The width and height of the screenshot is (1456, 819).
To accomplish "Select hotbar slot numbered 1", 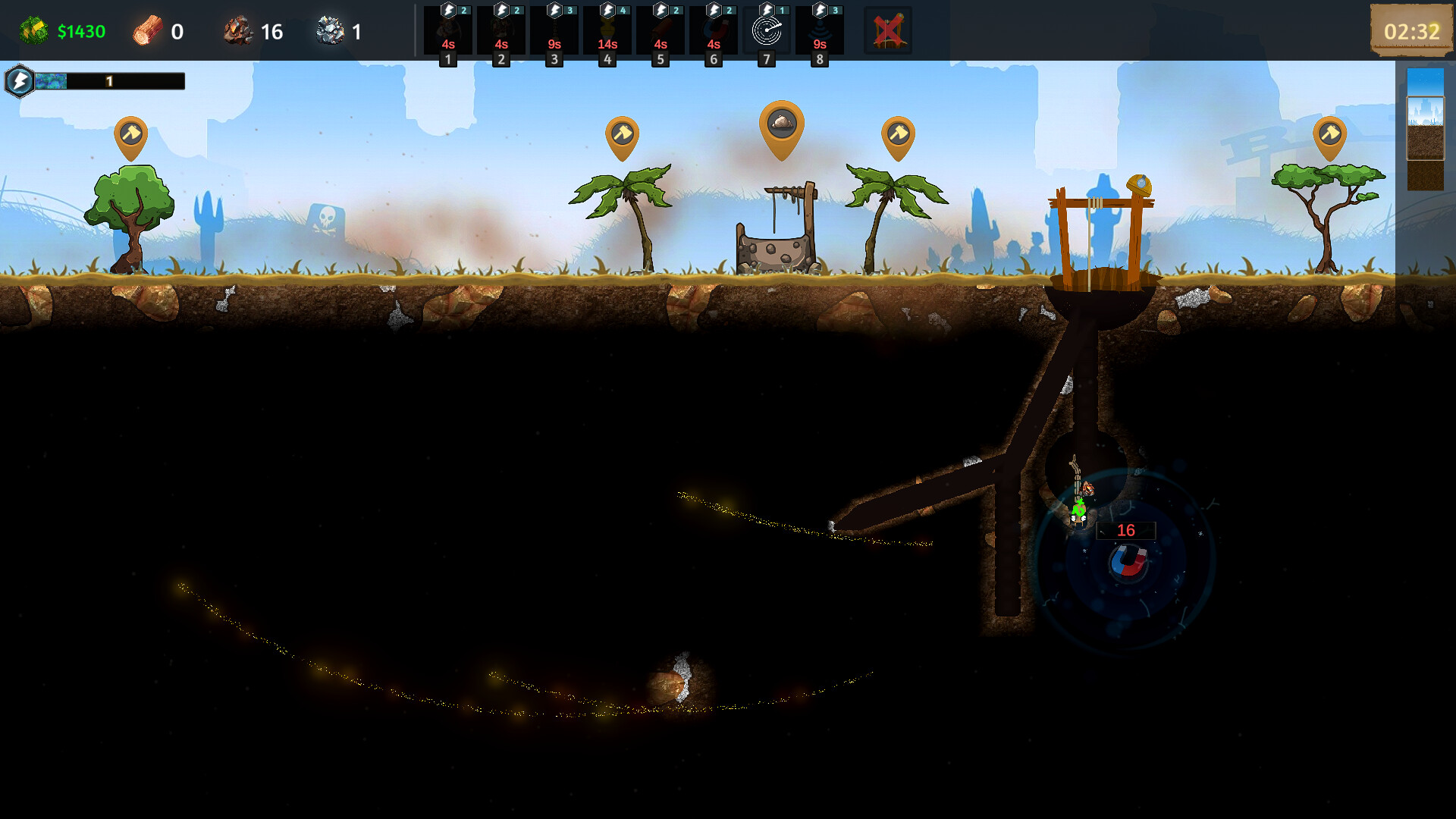I will point(447,31).
